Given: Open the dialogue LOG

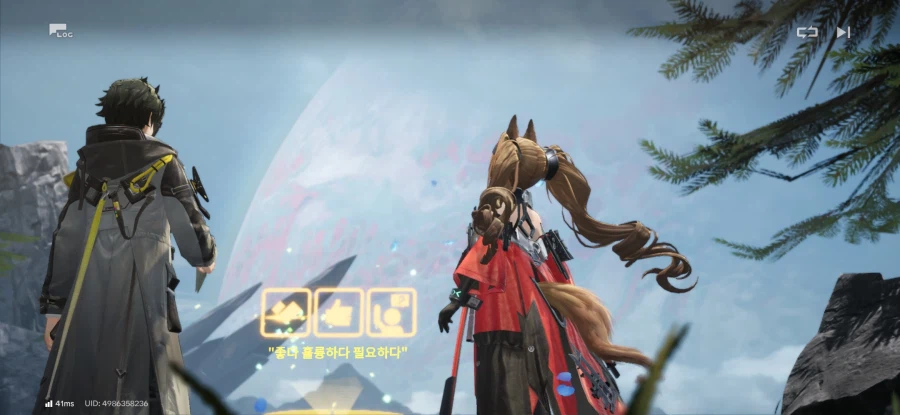Looking at the screenshot, I should tap(60, 31).
